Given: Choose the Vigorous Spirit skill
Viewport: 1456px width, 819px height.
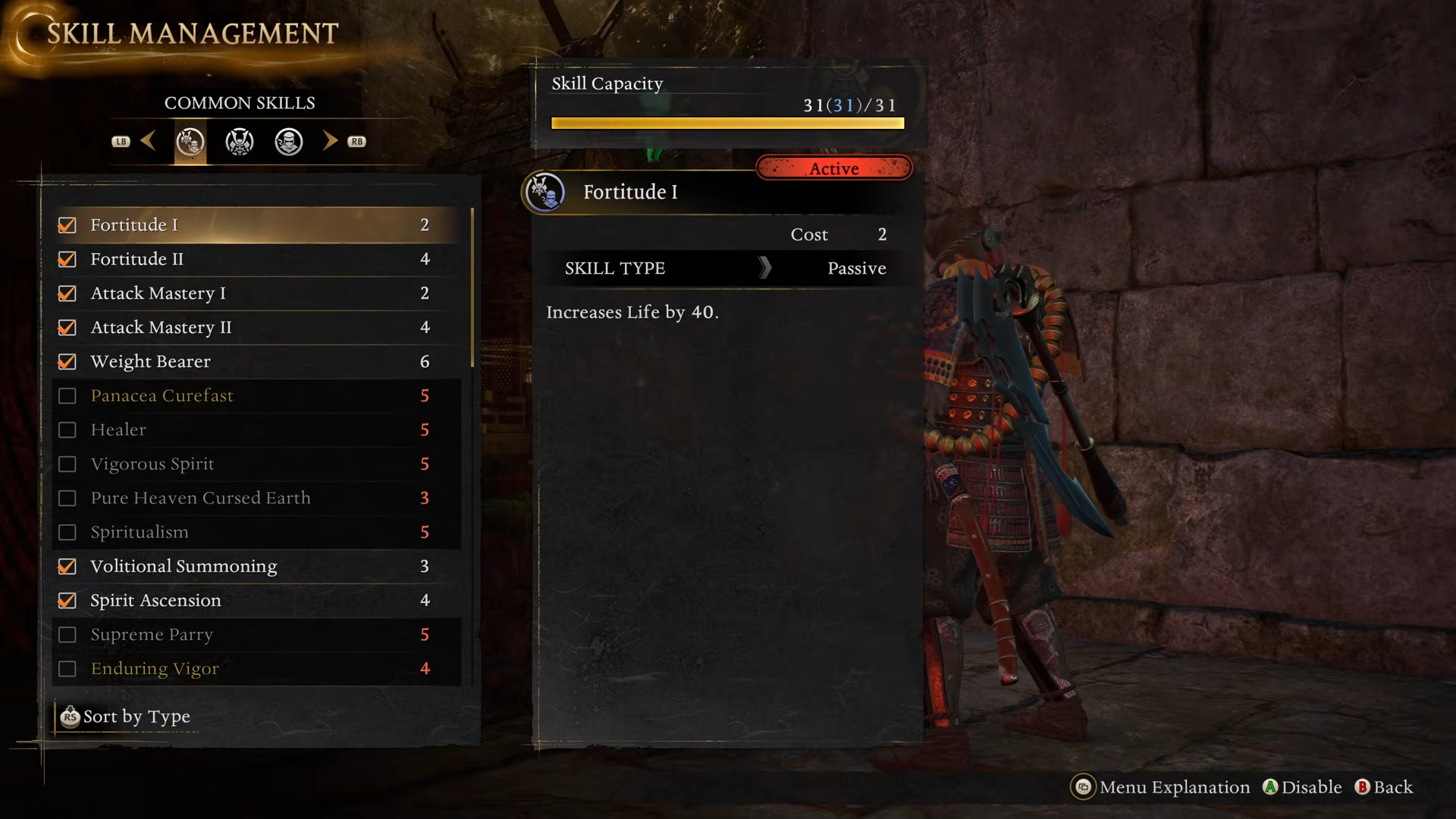Looking at the screenshot, I should (x=152, y=464).
